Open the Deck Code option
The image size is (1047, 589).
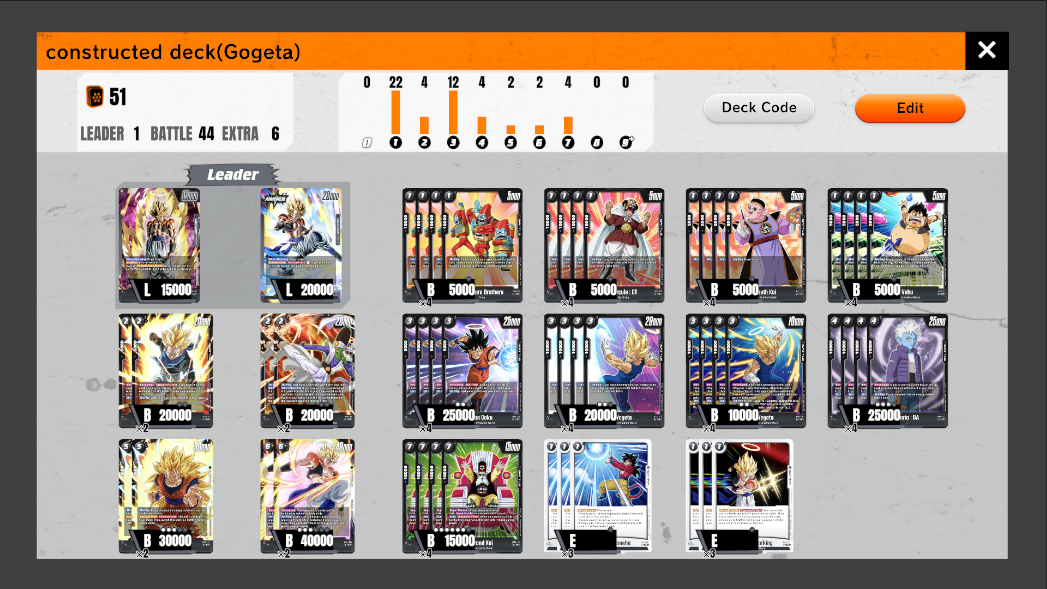[759, 108]
